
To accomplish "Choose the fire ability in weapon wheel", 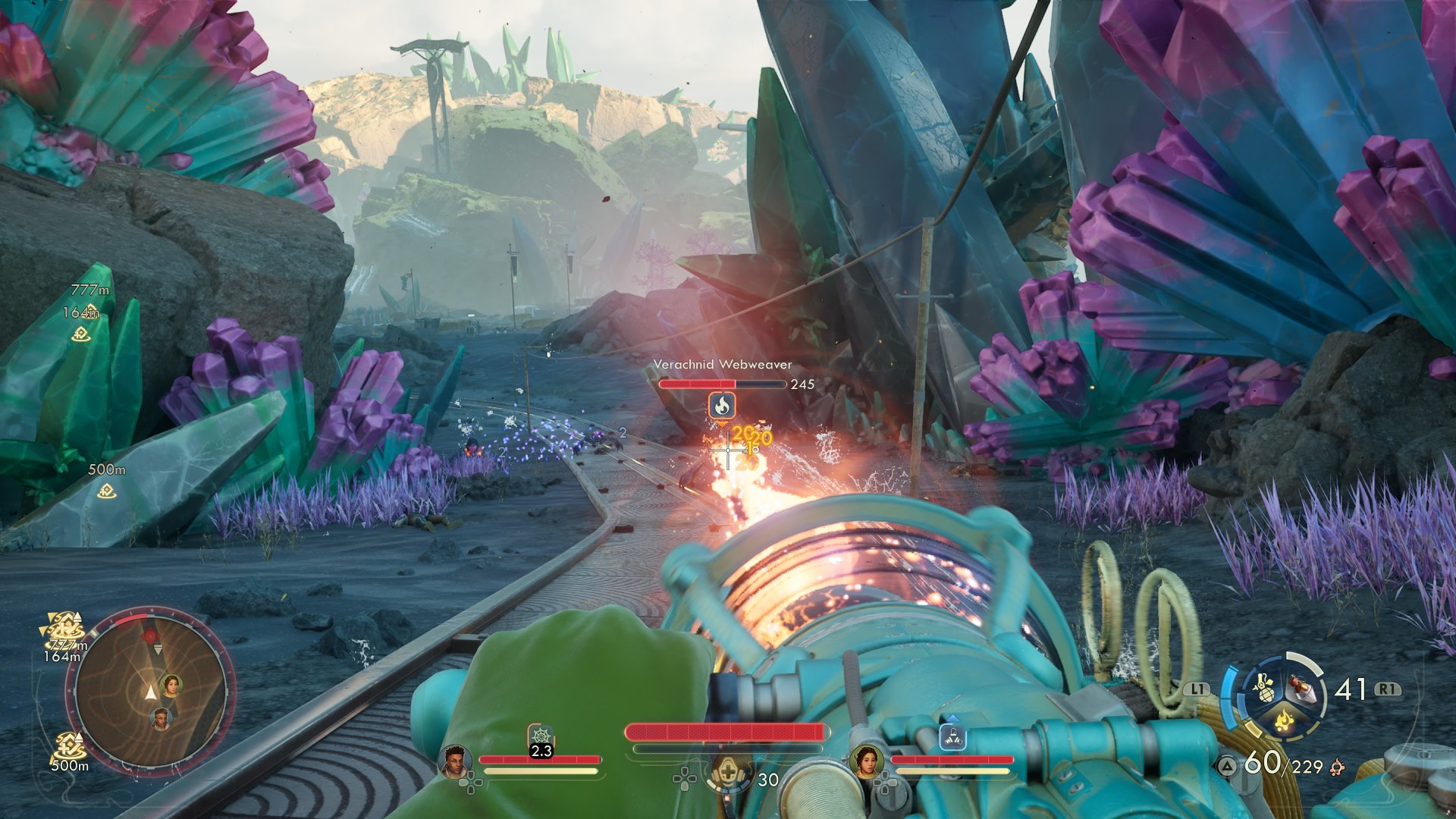I will click(x=1282, y=720).
